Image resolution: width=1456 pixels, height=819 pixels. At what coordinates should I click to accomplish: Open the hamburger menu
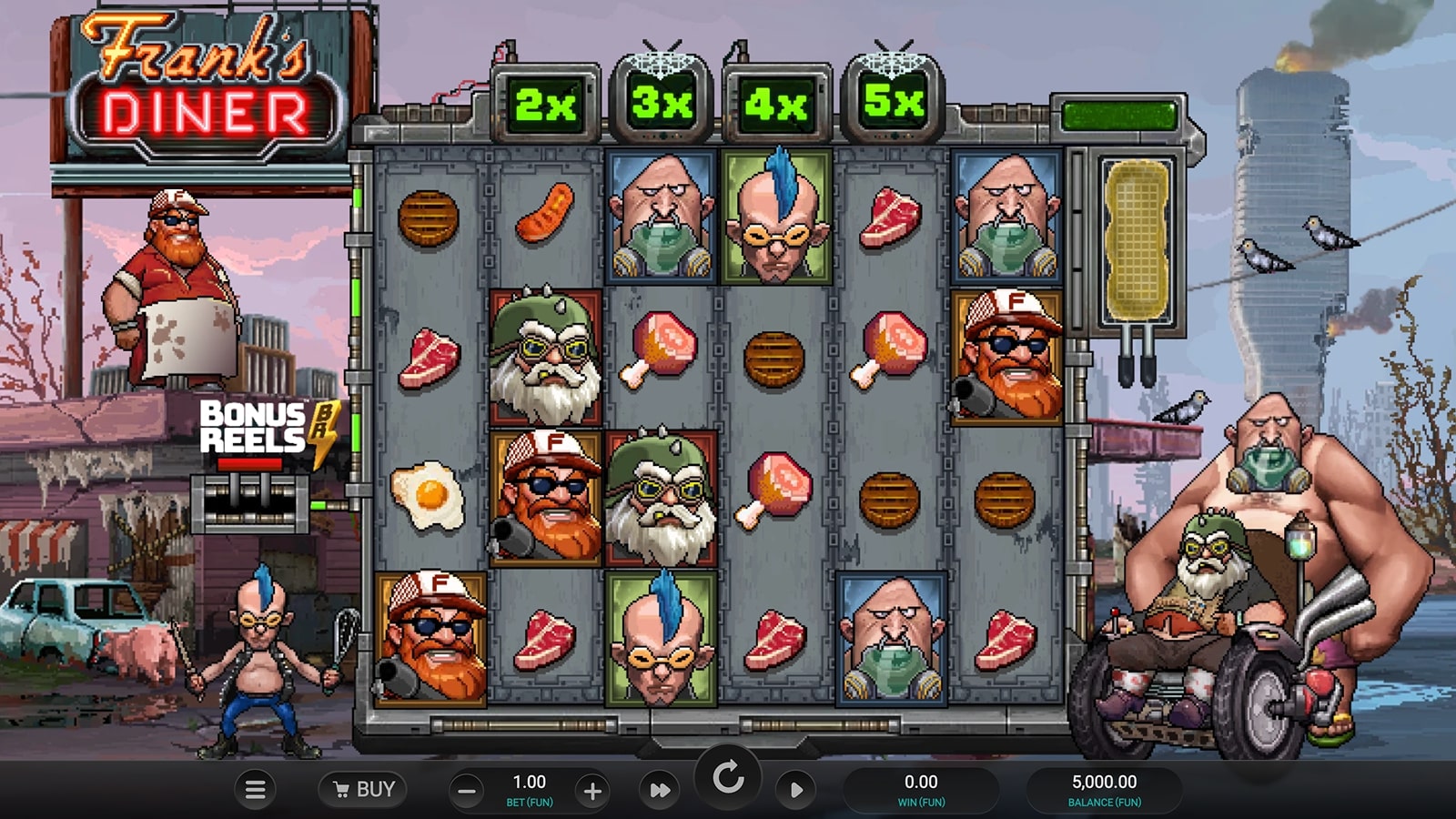(x=256, y=790)
